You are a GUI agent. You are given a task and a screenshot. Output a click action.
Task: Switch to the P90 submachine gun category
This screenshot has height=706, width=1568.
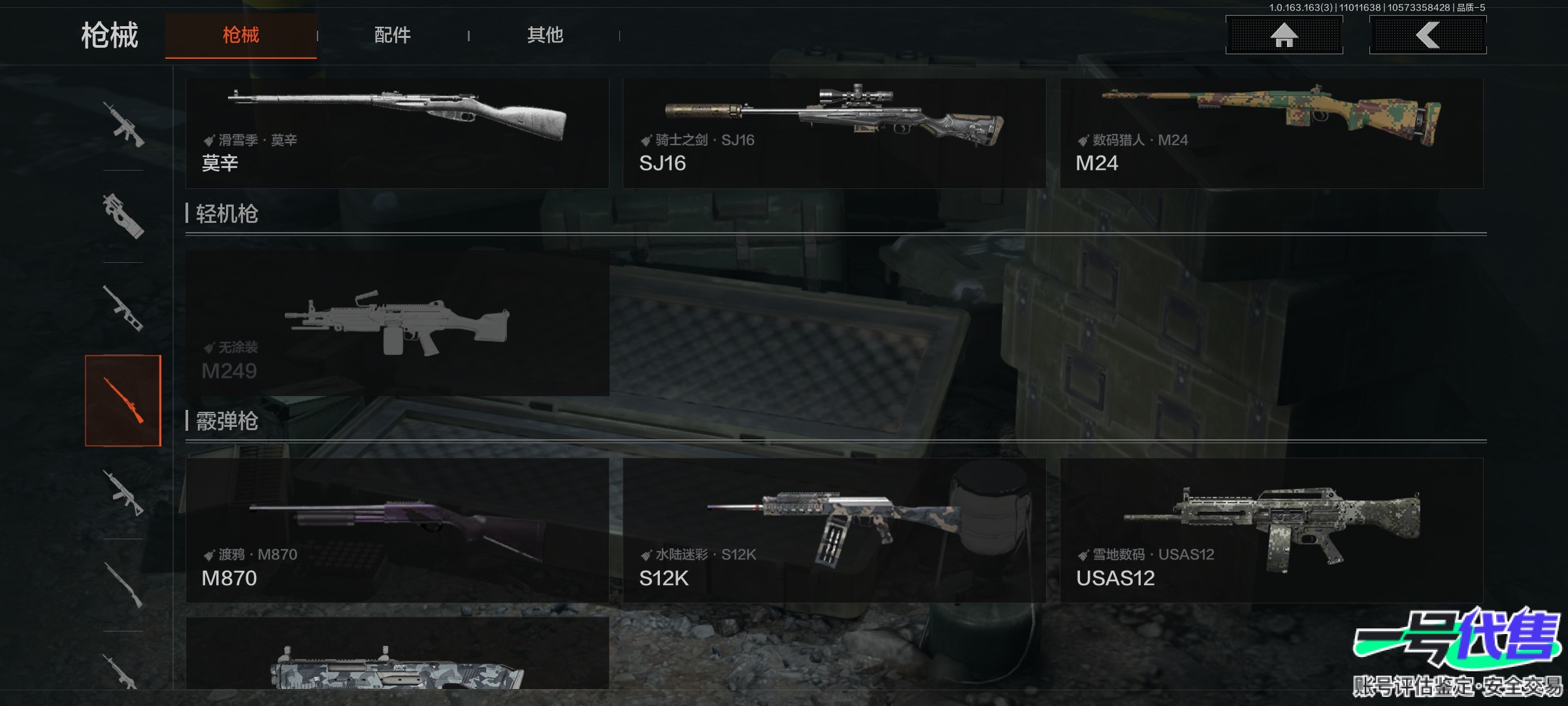pos(123,216)
